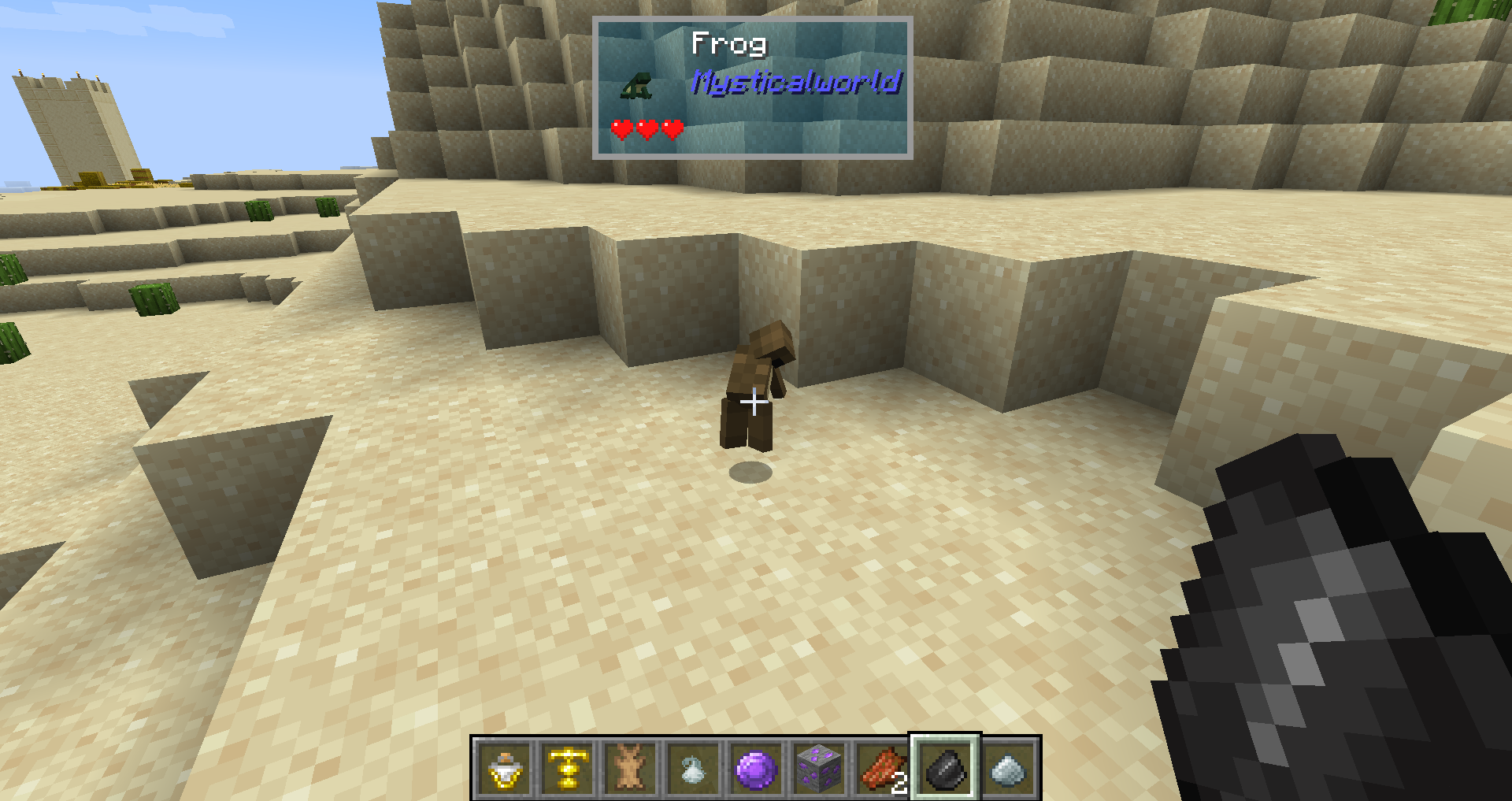Screen dimensions: 1512x801
Task: Select the purple orb hotbar slot
Action: tap(756, 769)
